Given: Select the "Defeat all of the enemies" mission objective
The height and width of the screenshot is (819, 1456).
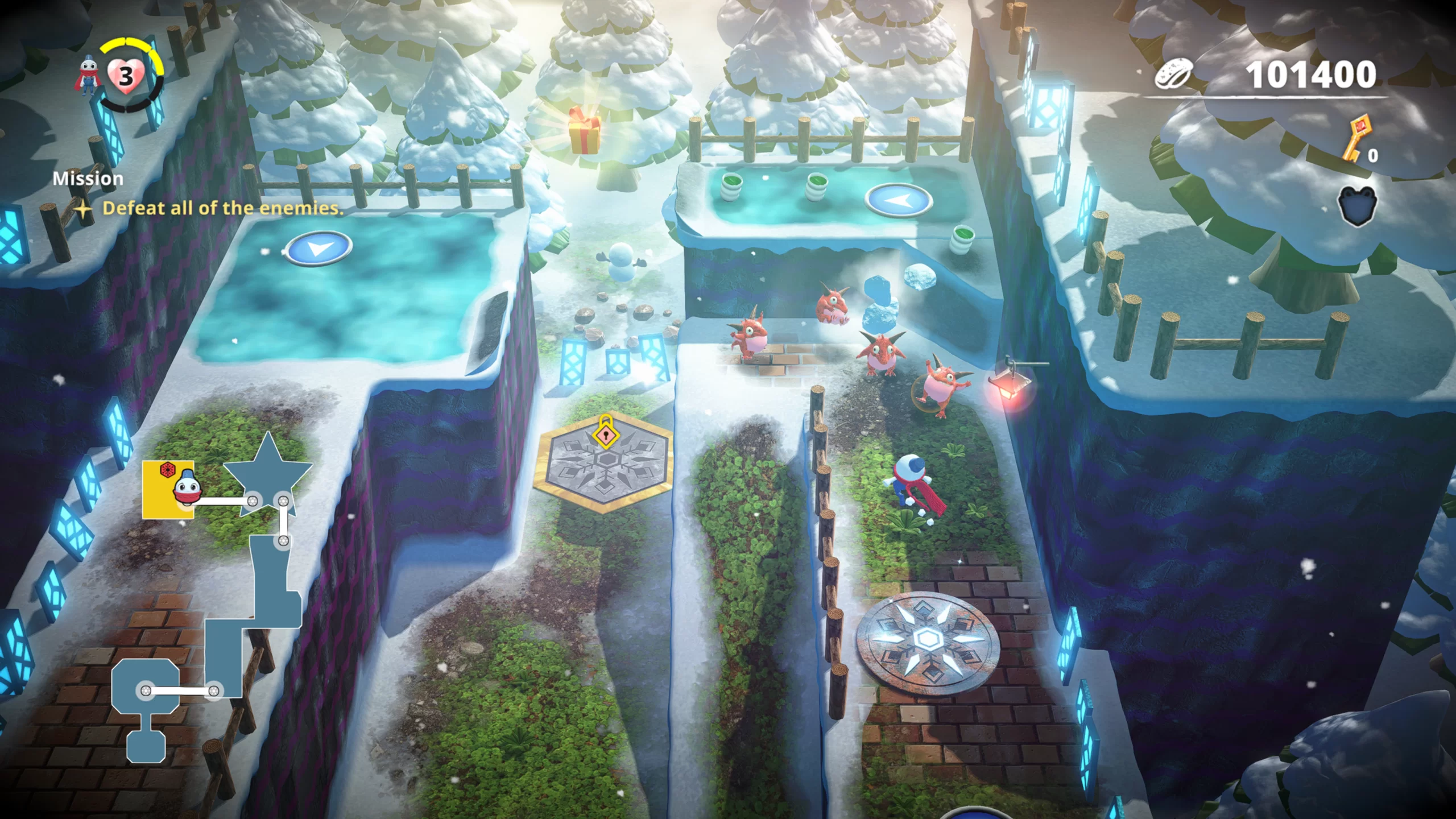Looking at the screenshot, I should [x=223, y=208].
